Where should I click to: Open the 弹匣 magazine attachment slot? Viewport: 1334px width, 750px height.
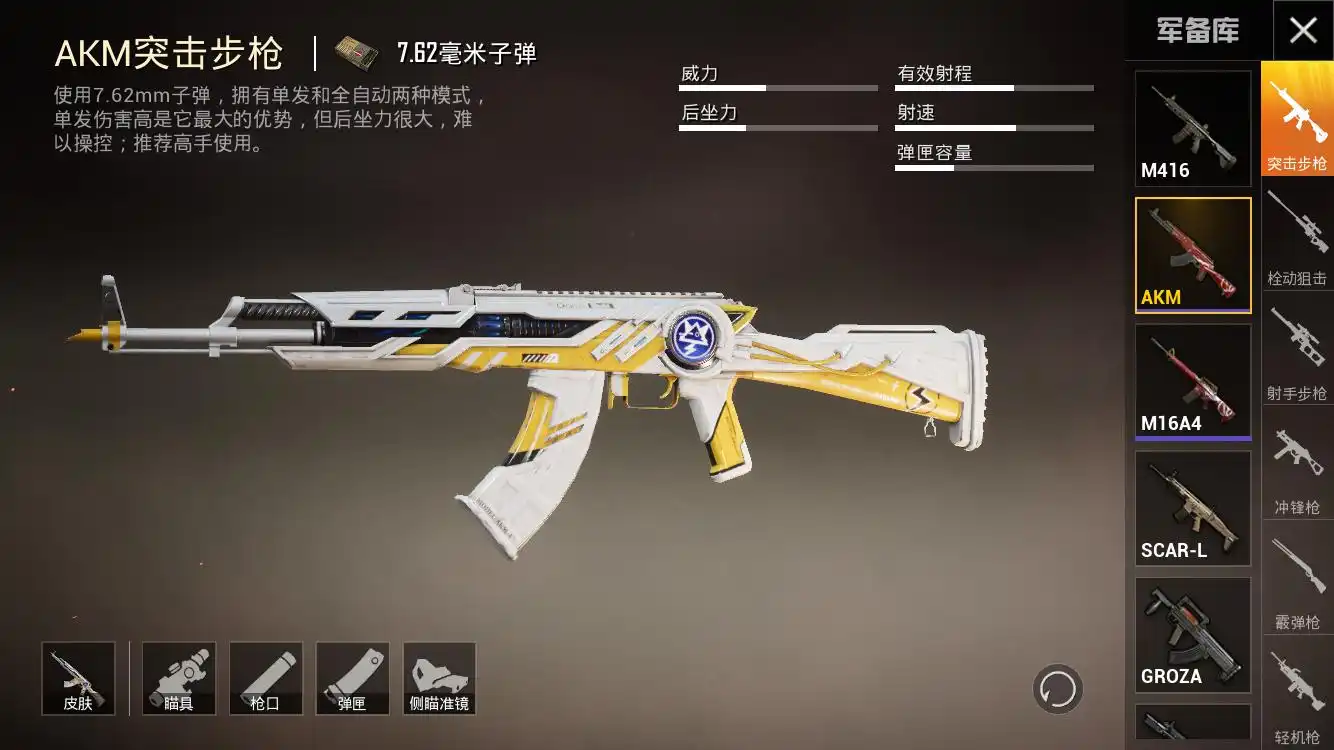pos(352,678)
